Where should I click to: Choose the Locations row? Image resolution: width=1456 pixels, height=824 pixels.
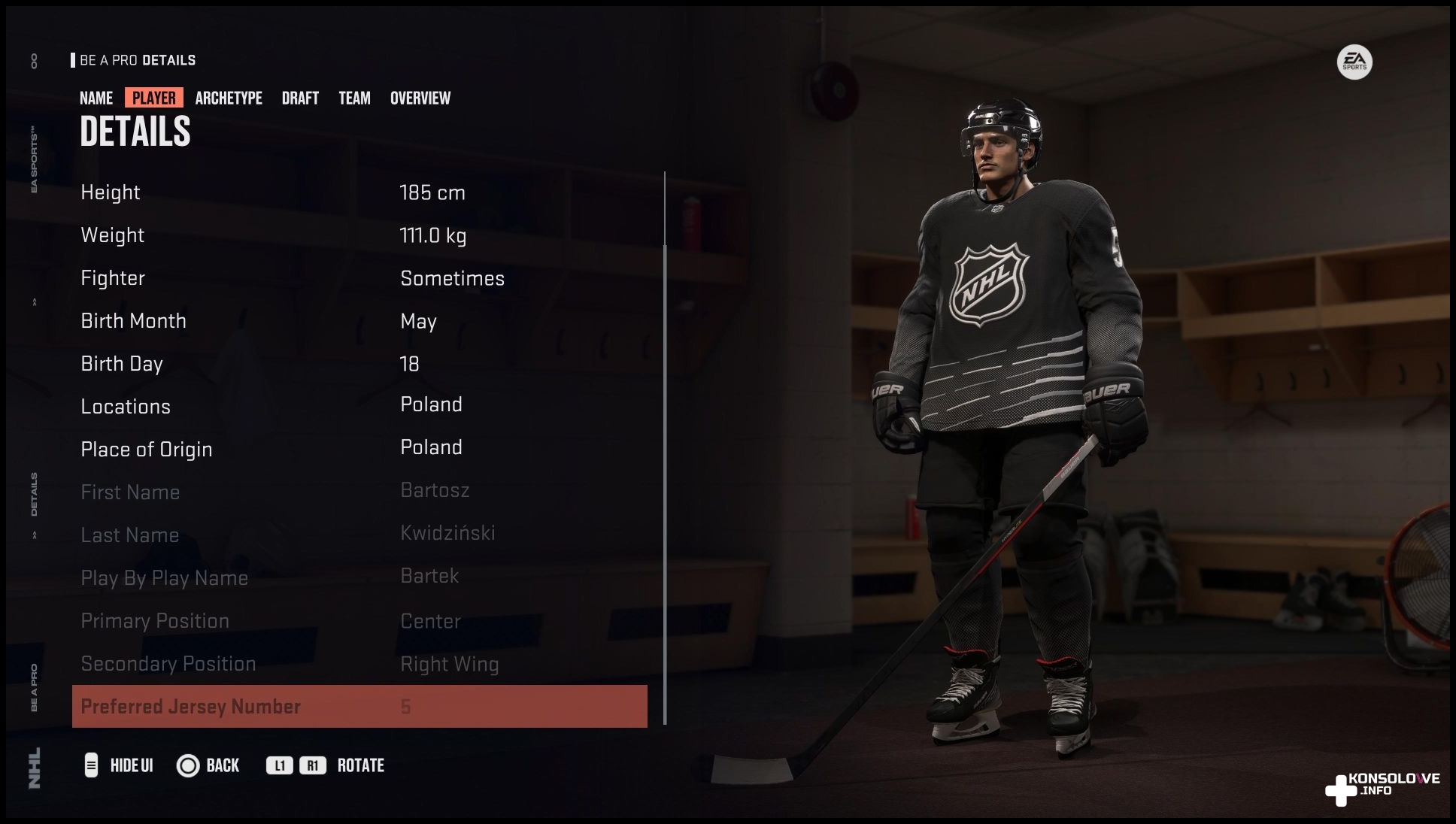(359, 406)
